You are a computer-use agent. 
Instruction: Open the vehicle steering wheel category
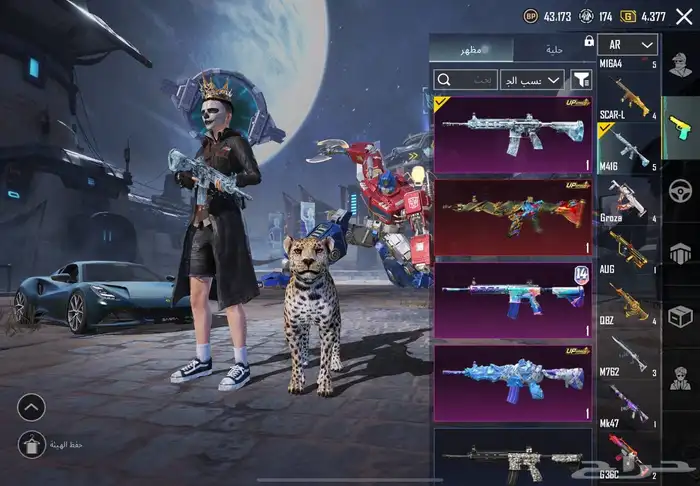pos(681,190)
